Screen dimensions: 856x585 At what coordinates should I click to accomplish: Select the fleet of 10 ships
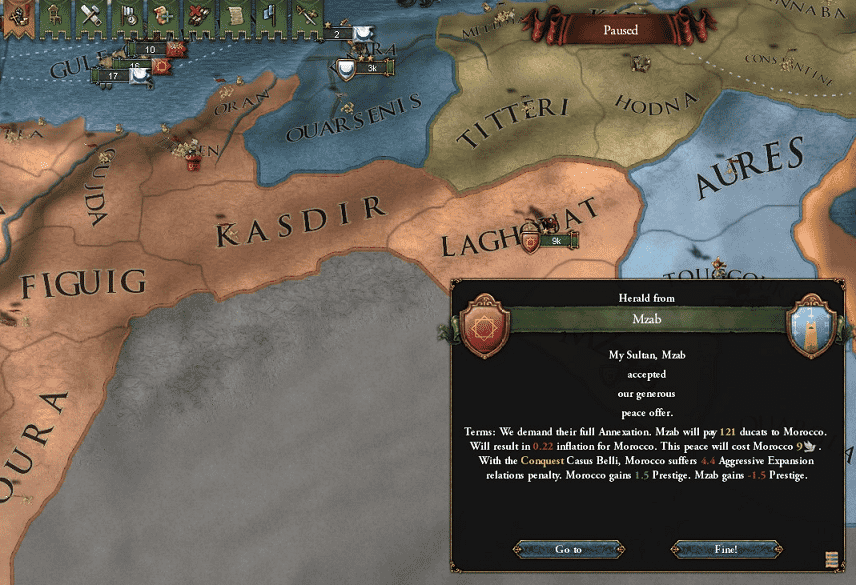150,49
